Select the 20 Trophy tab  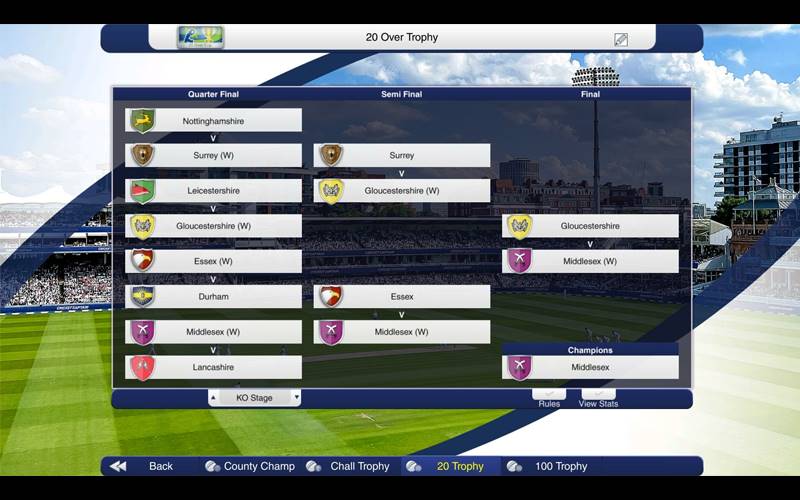(x=450, y=466)
